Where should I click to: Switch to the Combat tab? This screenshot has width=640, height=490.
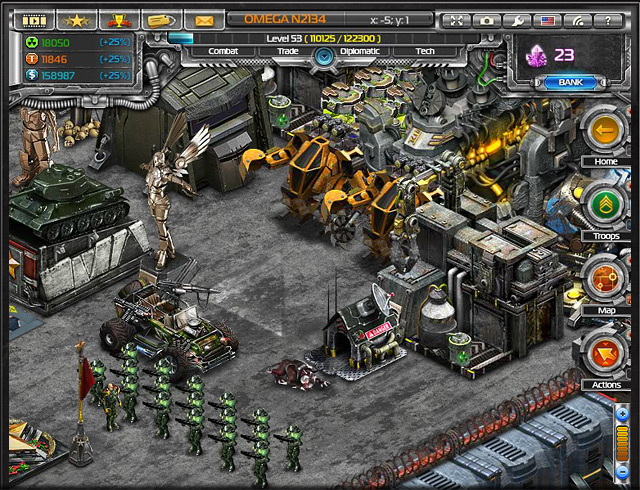point(222,51)
